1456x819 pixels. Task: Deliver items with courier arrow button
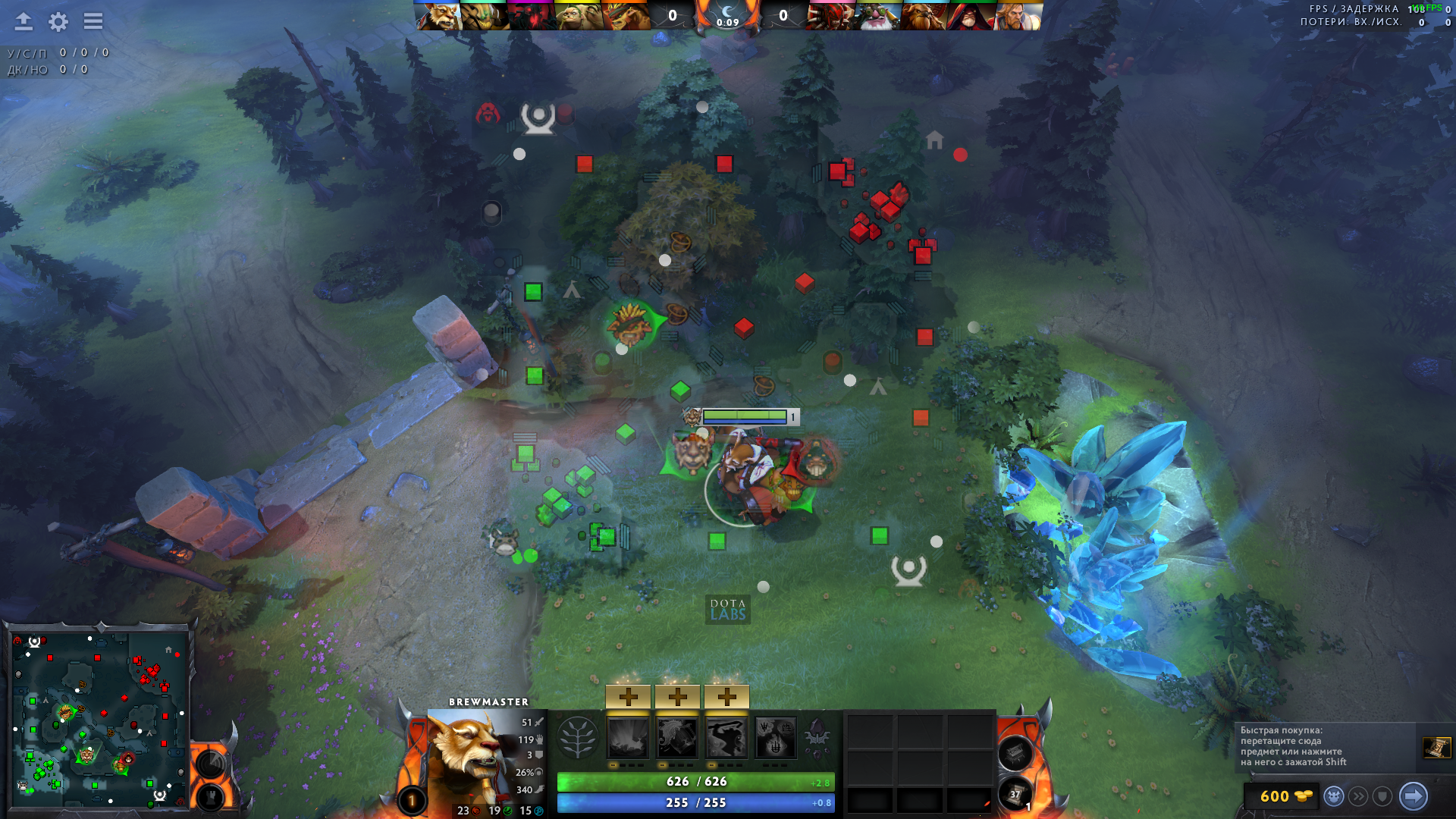coord(1413,796)
